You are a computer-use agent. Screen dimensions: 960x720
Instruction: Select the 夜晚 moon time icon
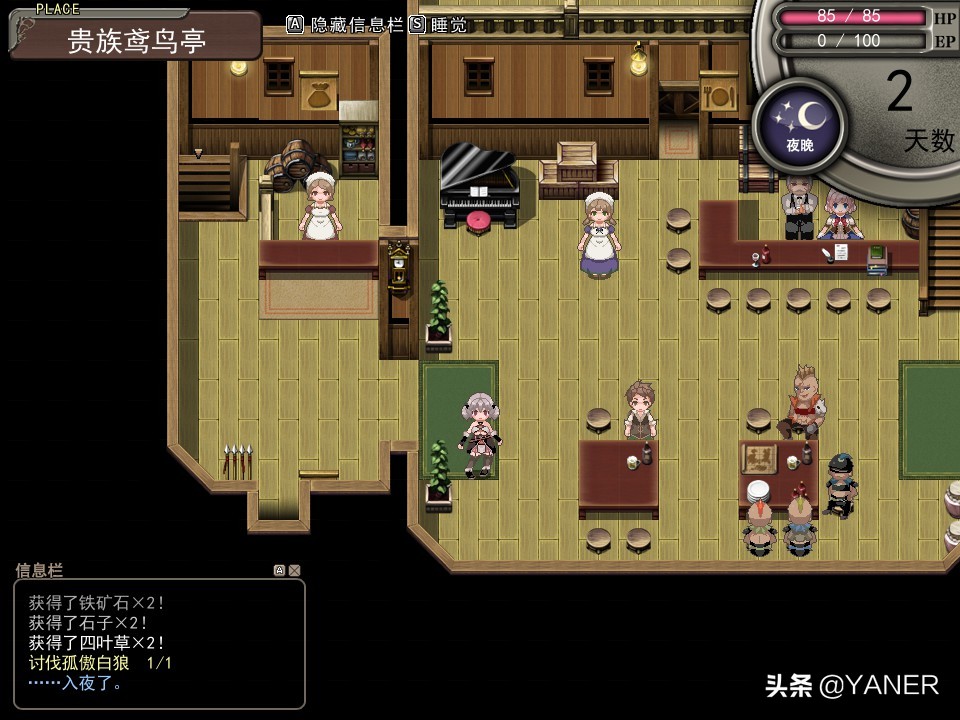click(799, 124)
